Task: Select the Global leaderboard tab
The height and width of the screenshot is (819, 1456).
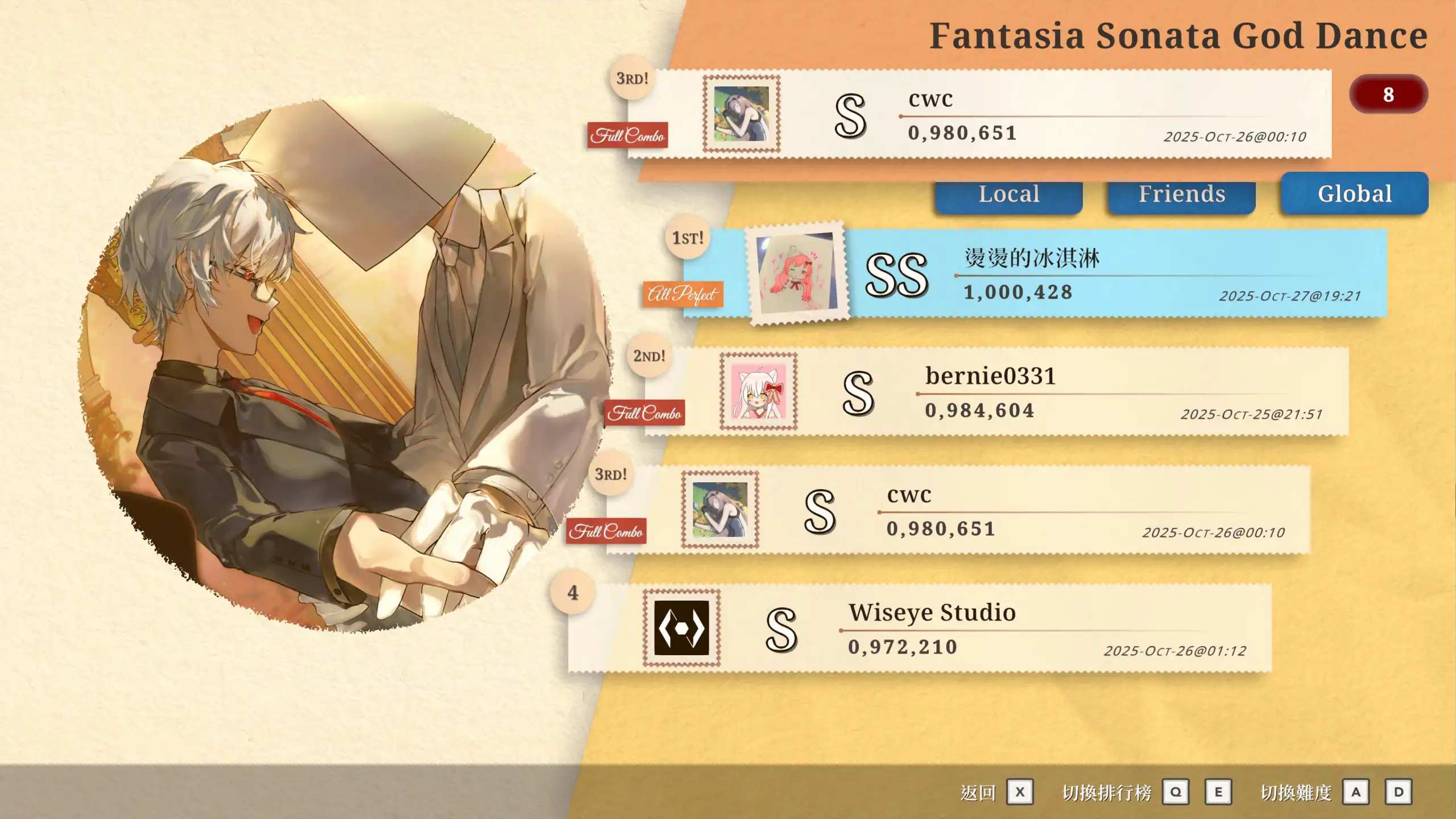Action: point(1354,194)
